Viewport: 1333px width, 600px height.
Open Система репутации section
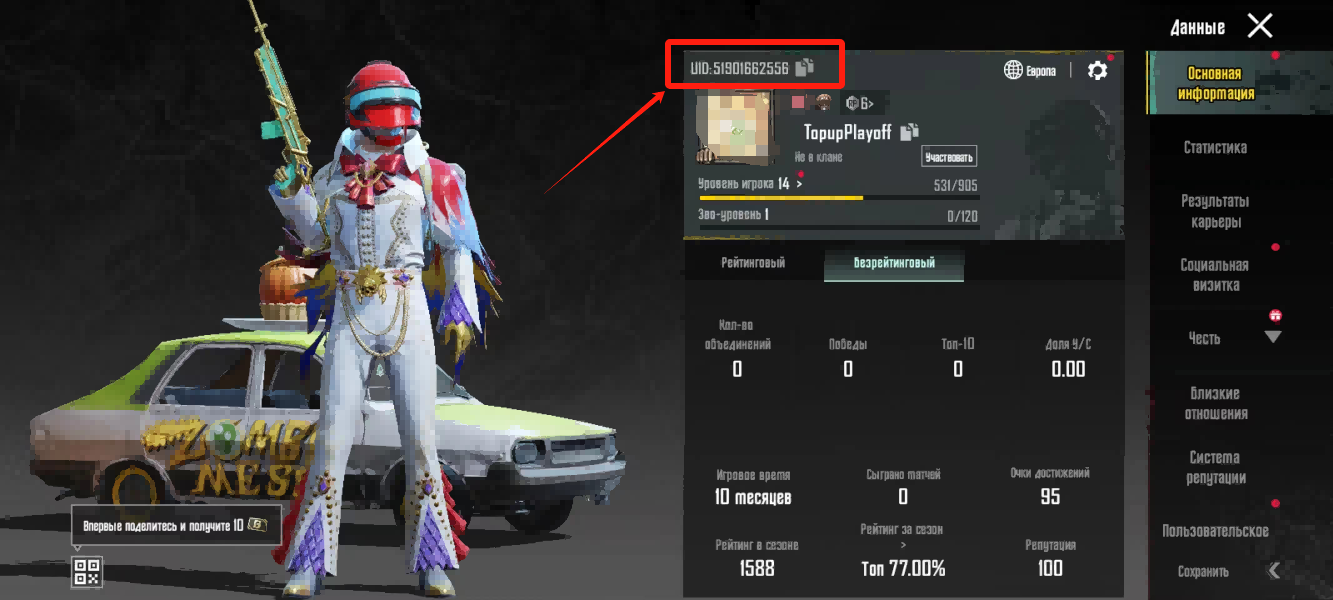pos(1215,467)
